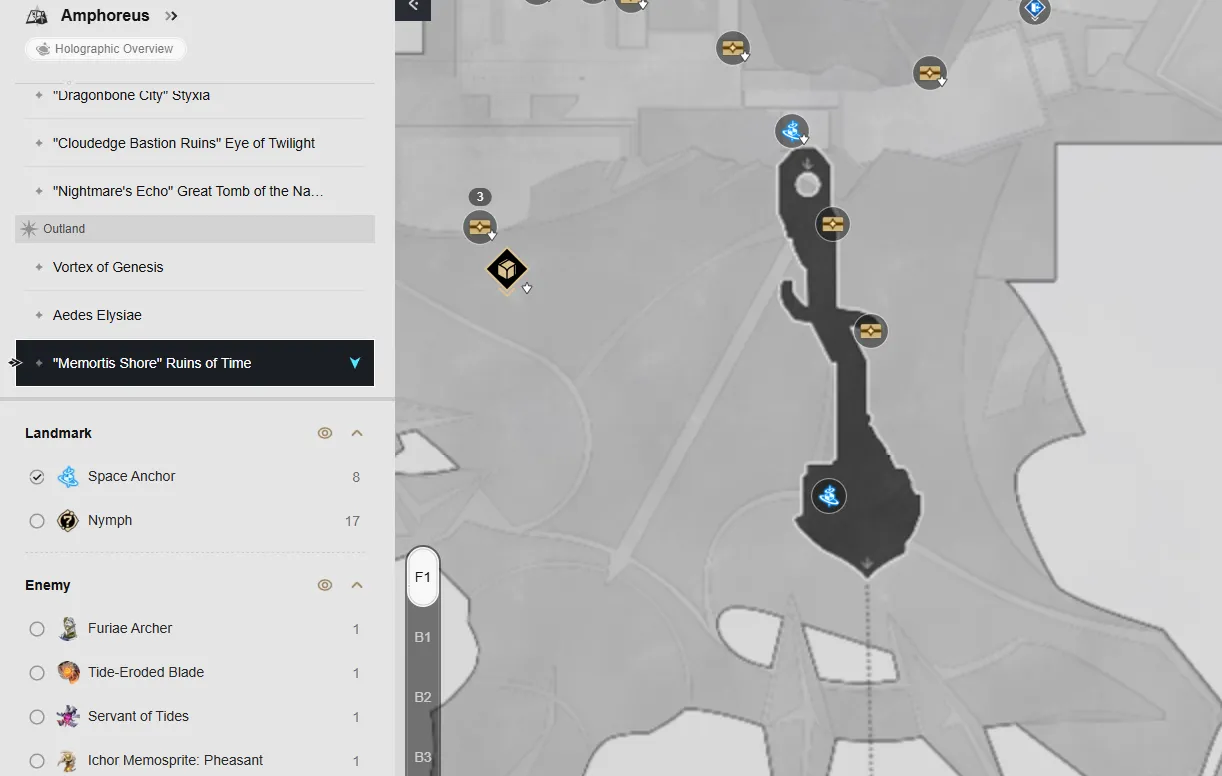The height and width of the screenshot is (776, 1222).
Task: Switch map to floor B1
Action: point(423,637)
